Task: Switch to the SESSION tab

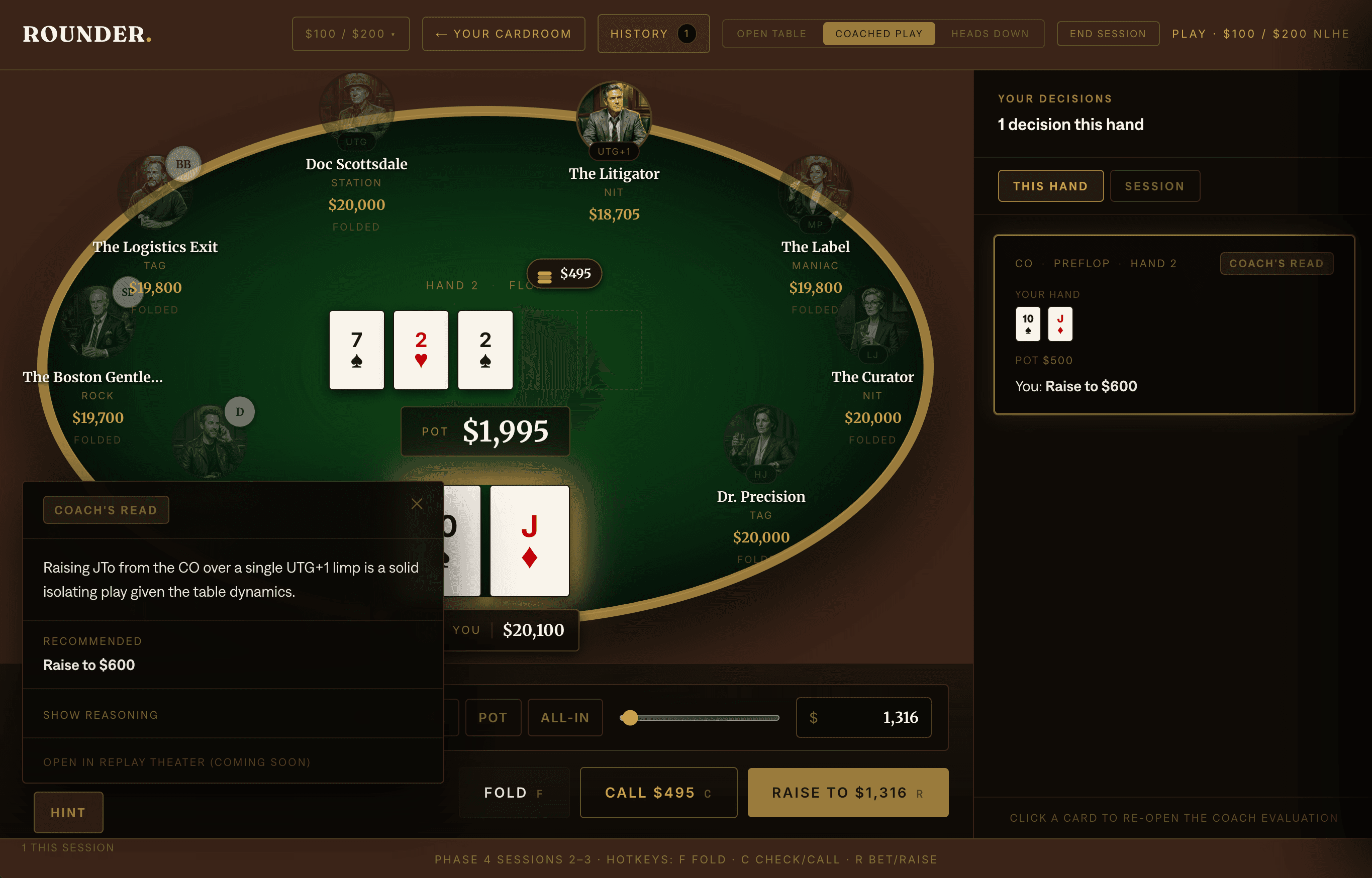Action: pos(1155,186)
